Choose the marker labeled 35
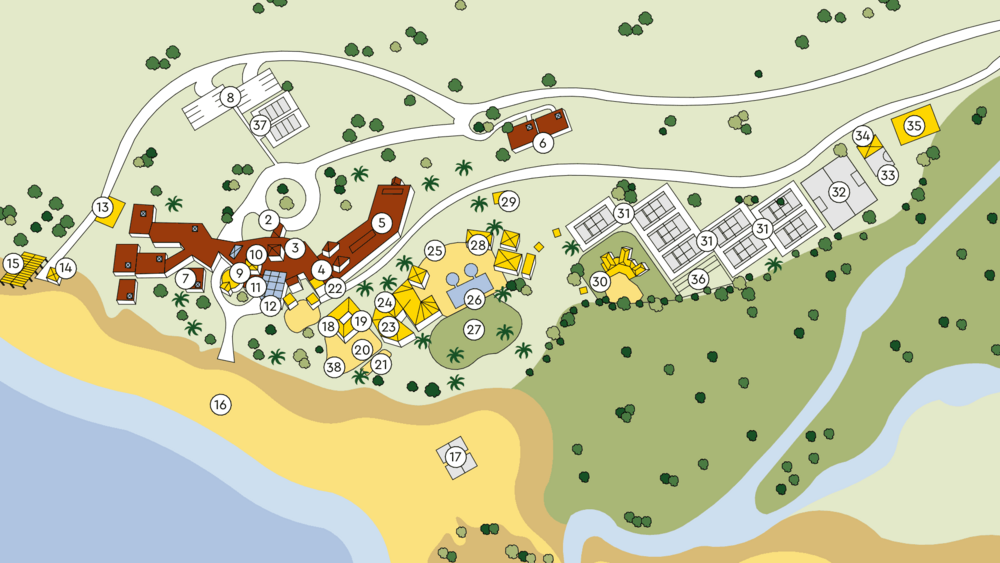Viewport: 1000px width, 563px height. (914, 126)
